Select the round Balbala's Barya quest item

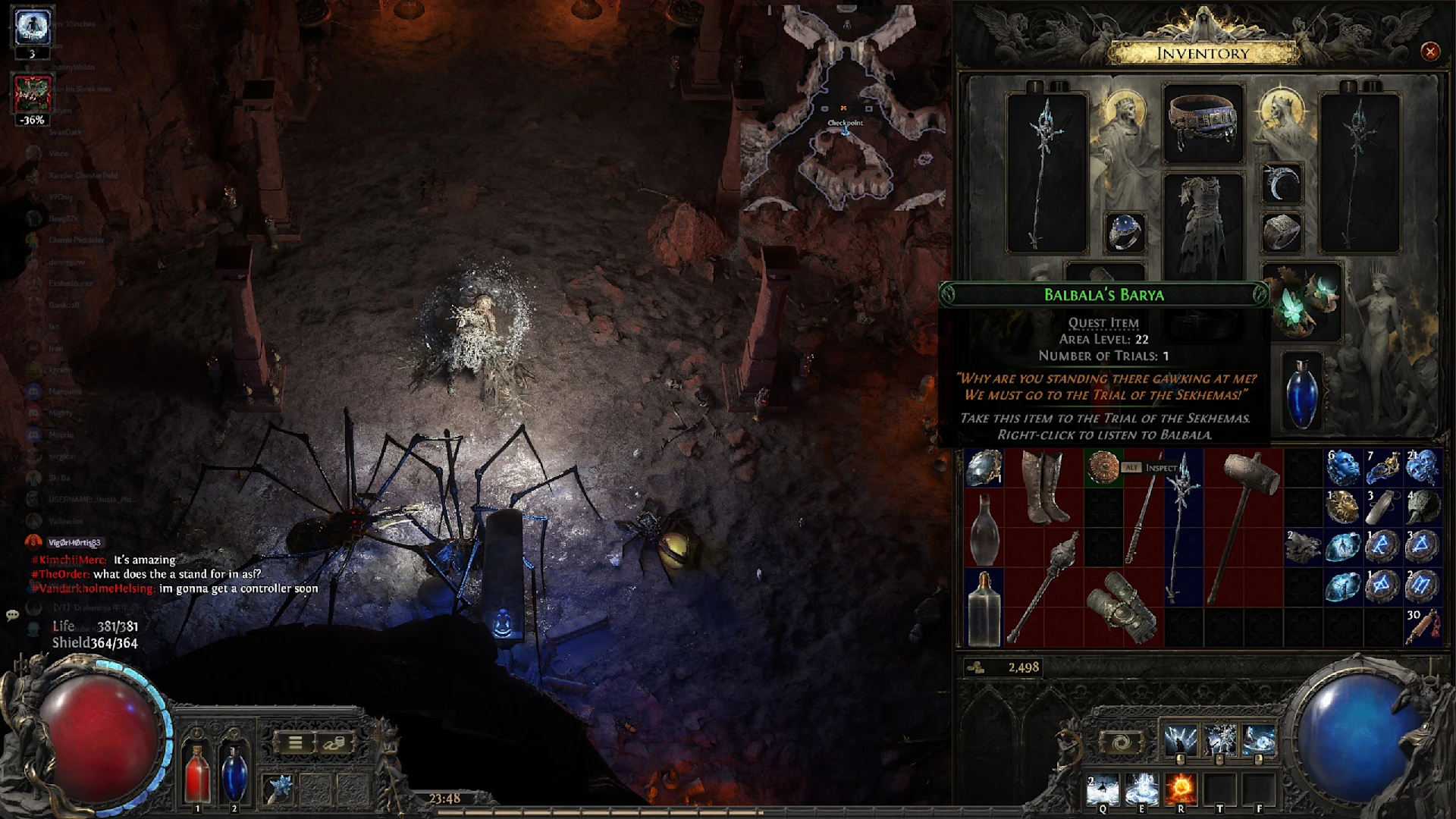click(1103, 467)
